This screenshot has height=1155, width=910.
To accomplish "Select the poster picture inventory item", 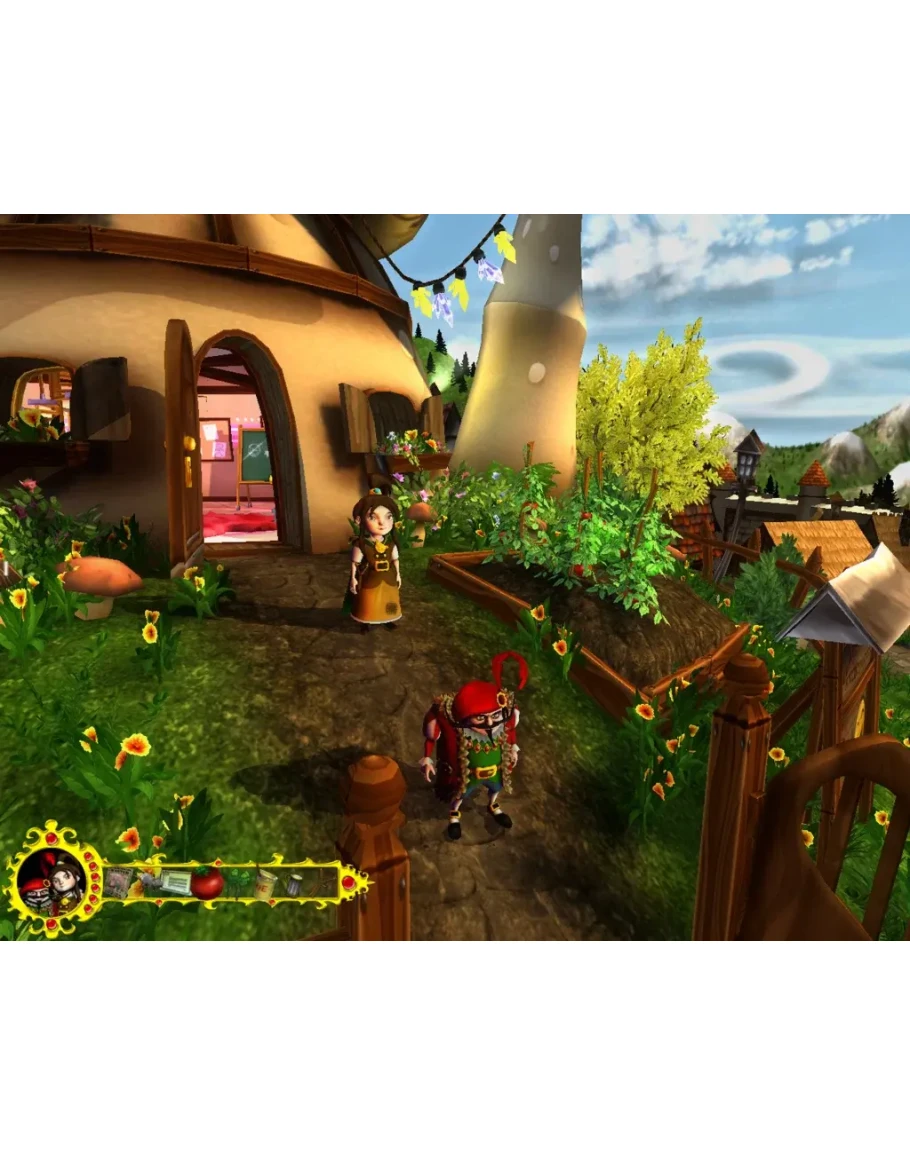I will (118, 882).
